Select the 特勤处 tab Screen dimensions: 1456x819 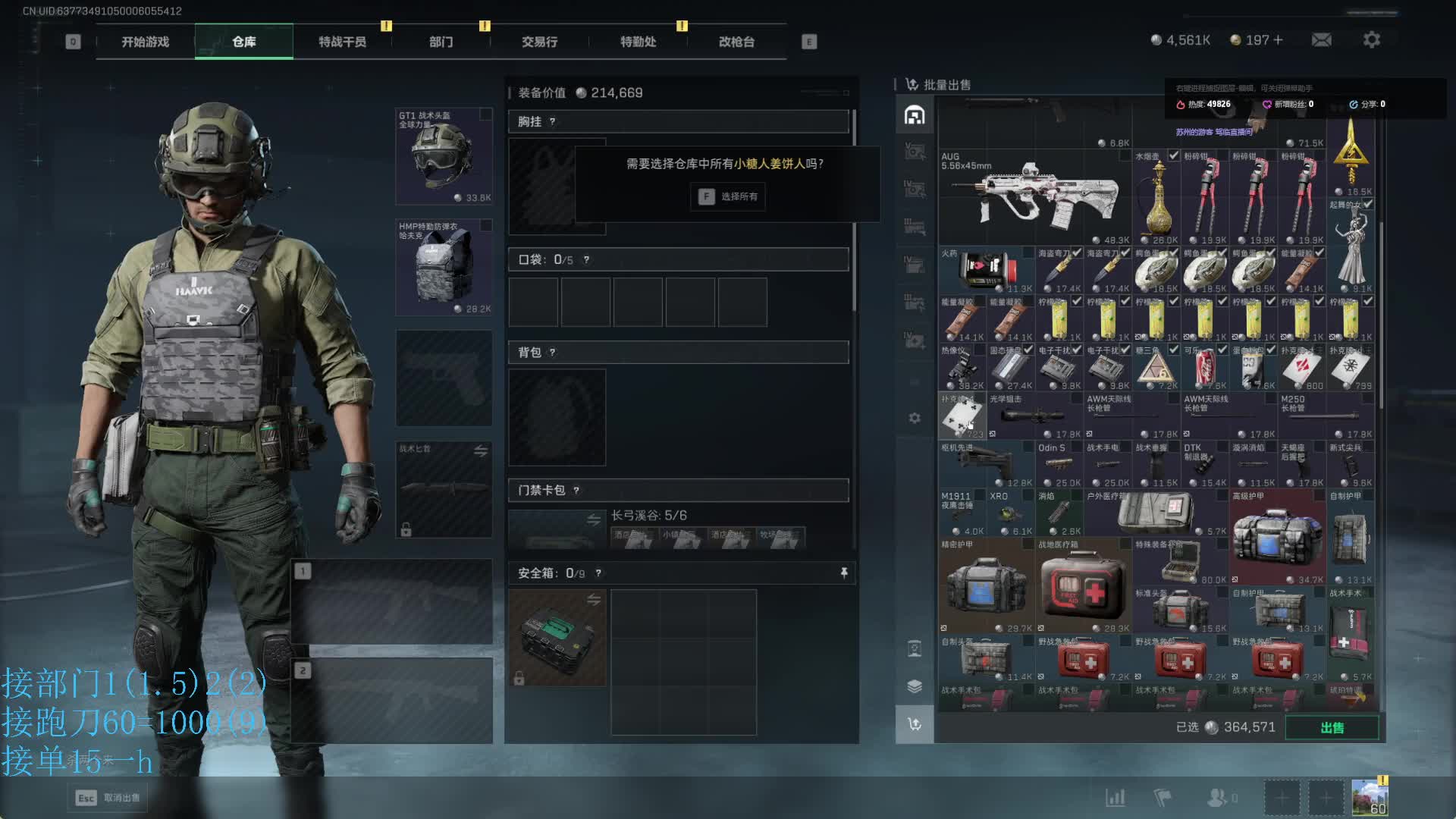click(x=638, y=42)
